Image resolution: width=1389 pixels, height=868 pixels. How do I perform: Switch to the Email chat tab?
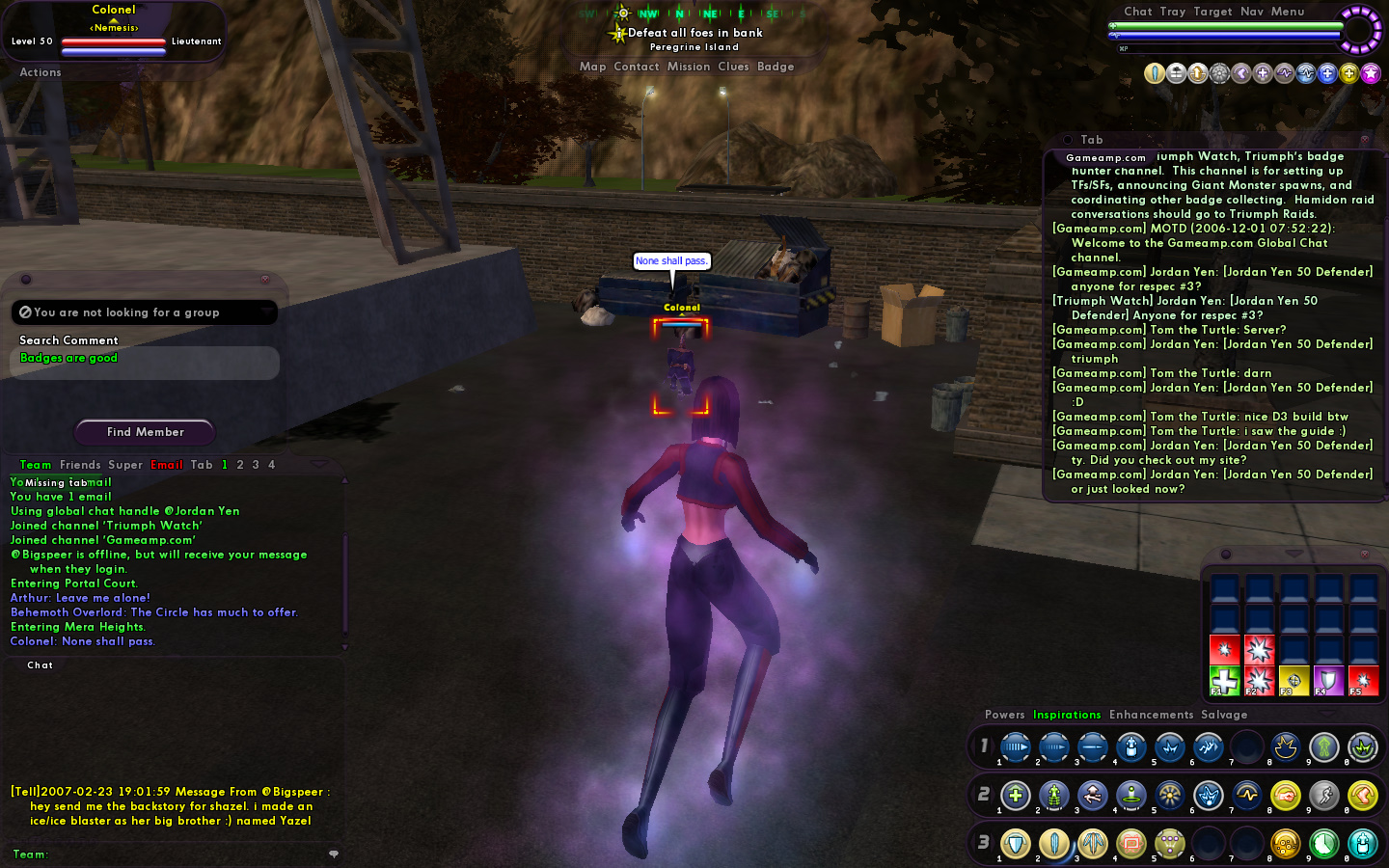[167, 465]
